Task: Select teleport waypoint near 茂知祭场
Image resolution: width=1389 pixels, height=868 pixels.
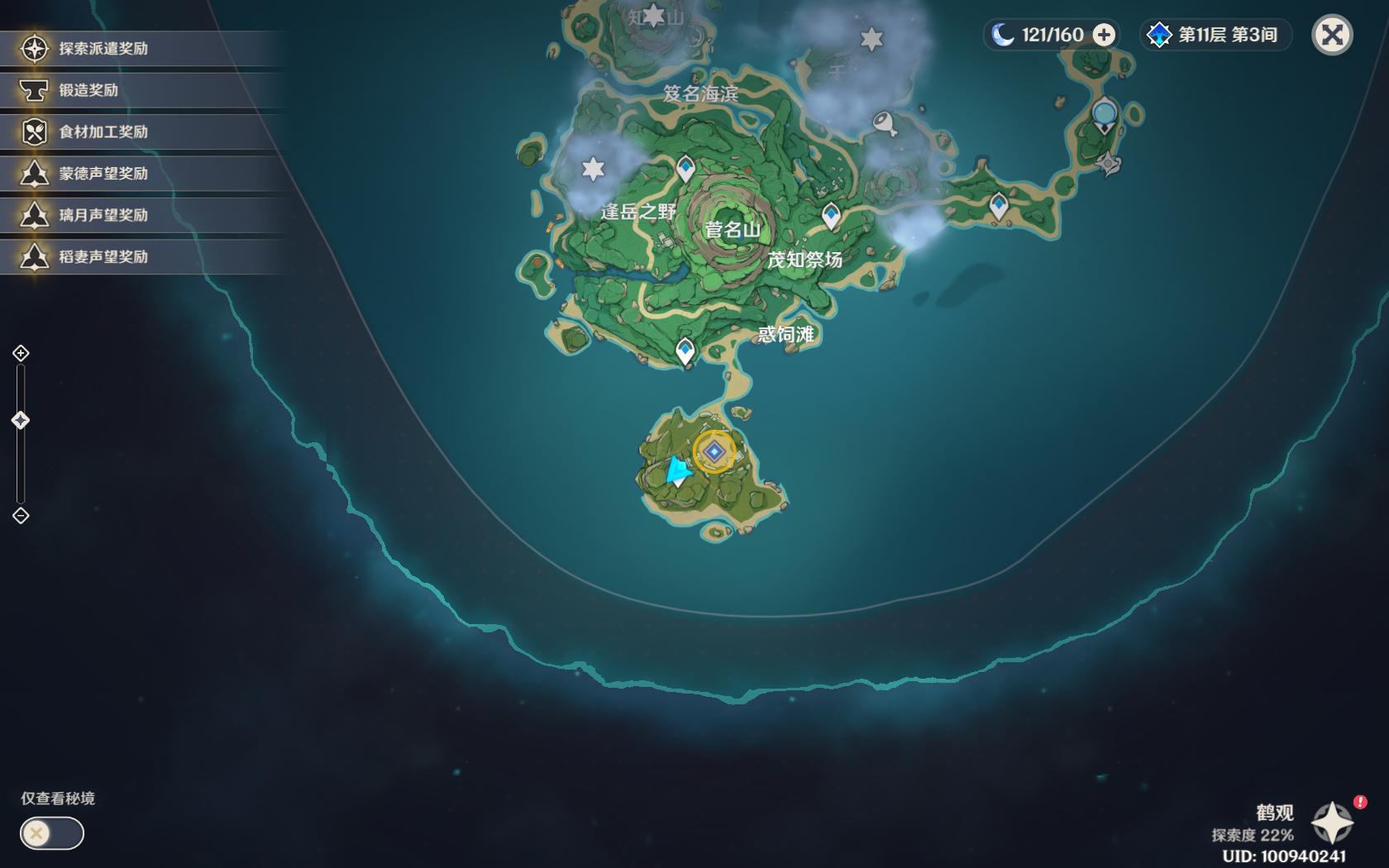Action: pos(831,215)
